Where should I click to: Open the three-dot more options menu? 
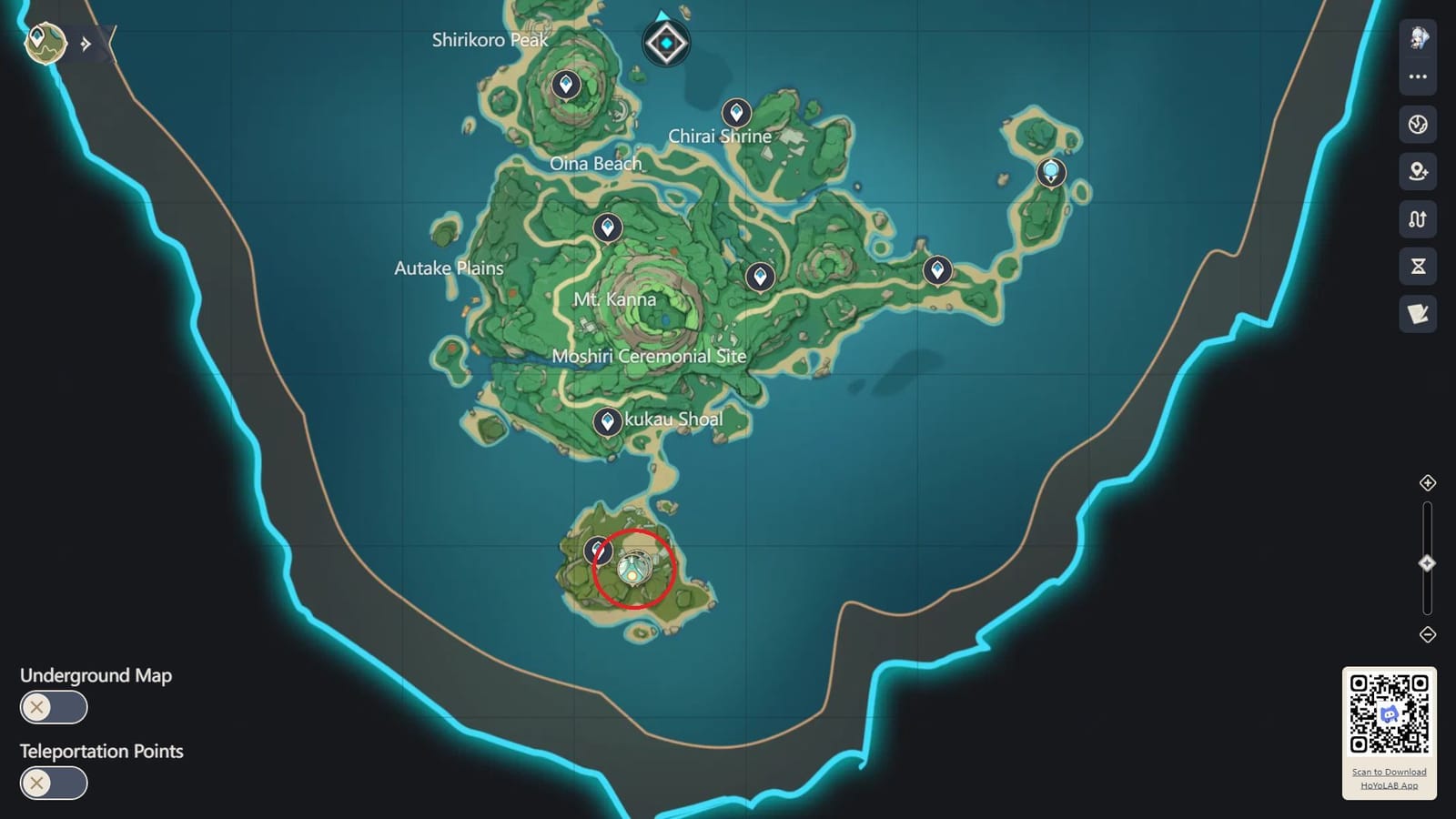pyautogui.click(x=1417, y=76)
